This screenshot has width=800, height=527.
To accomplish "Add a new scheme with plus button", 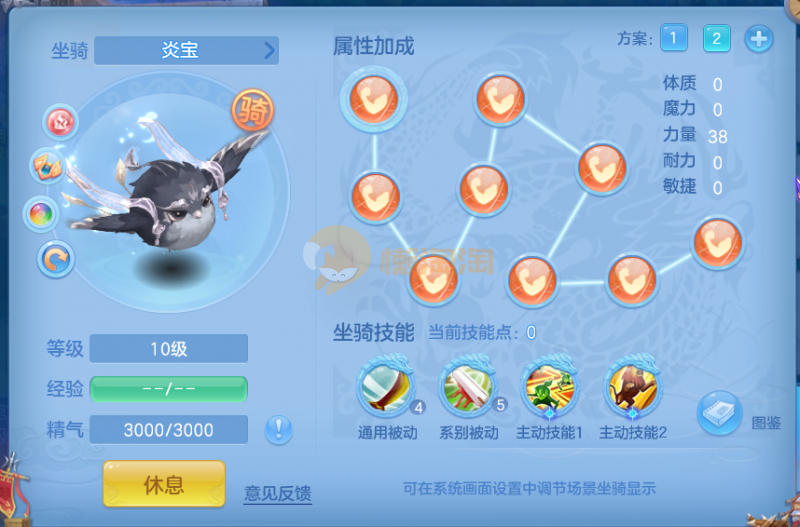I will pos(759,39).
